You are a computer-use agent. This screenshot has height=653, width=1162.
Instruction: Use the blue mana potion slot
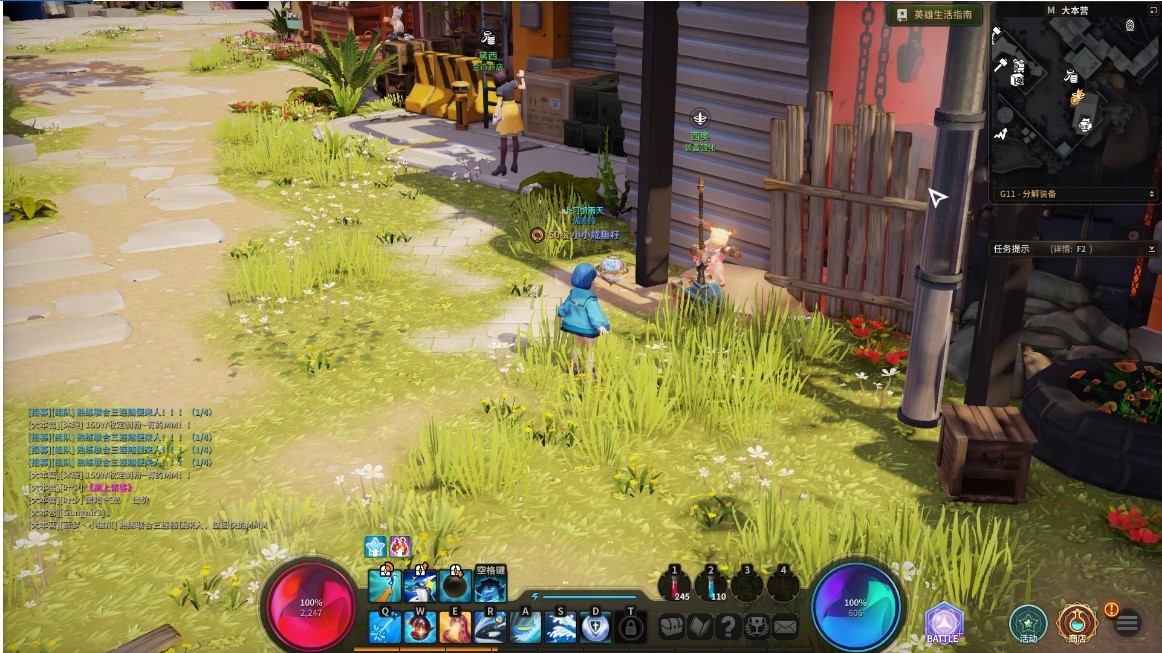711,585
